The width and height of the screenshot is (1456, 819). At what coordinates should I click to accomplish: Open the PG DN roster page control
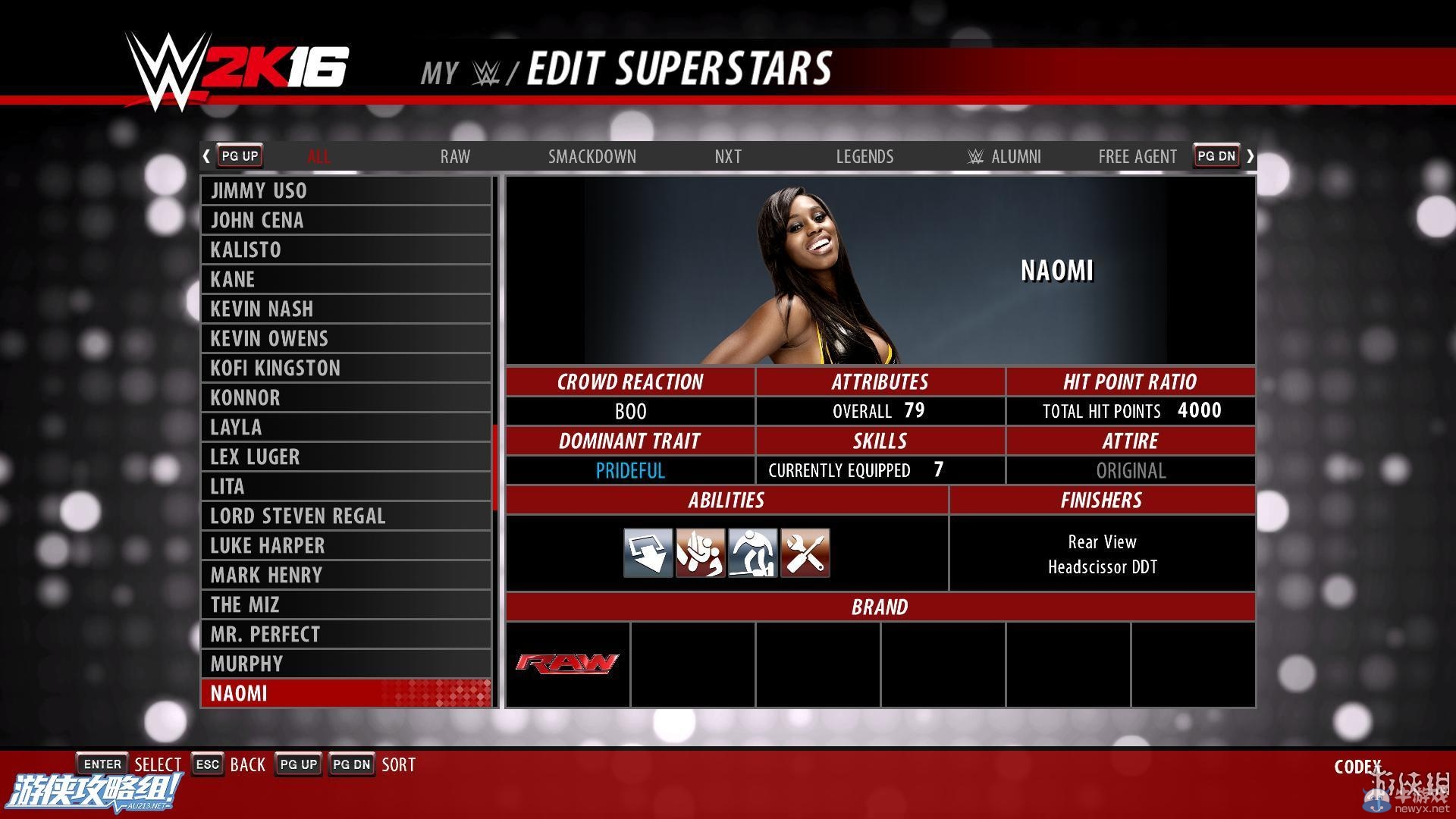(1216, 155)
